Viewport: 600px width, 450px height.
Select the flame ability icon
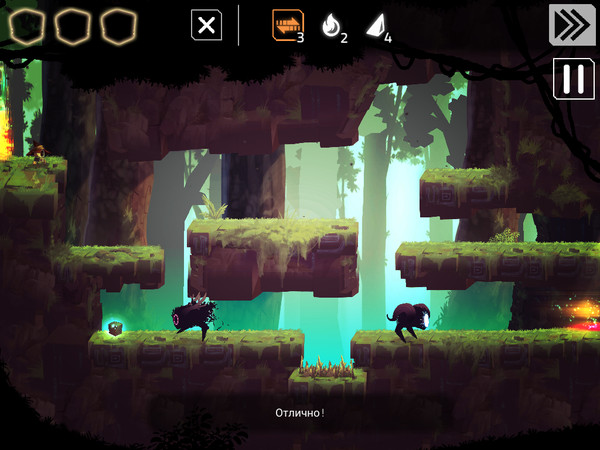330,26
